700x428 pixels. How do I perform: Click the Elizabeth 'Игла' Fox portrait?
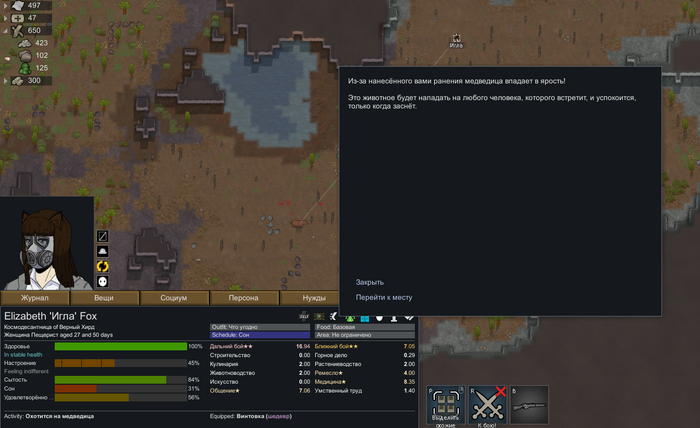coord(47,243)
